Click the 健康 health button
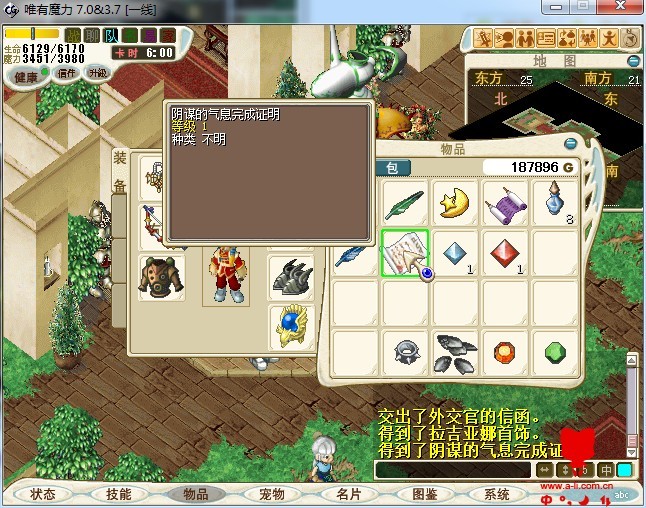This screenshot has width=646, height=508. 26,76
